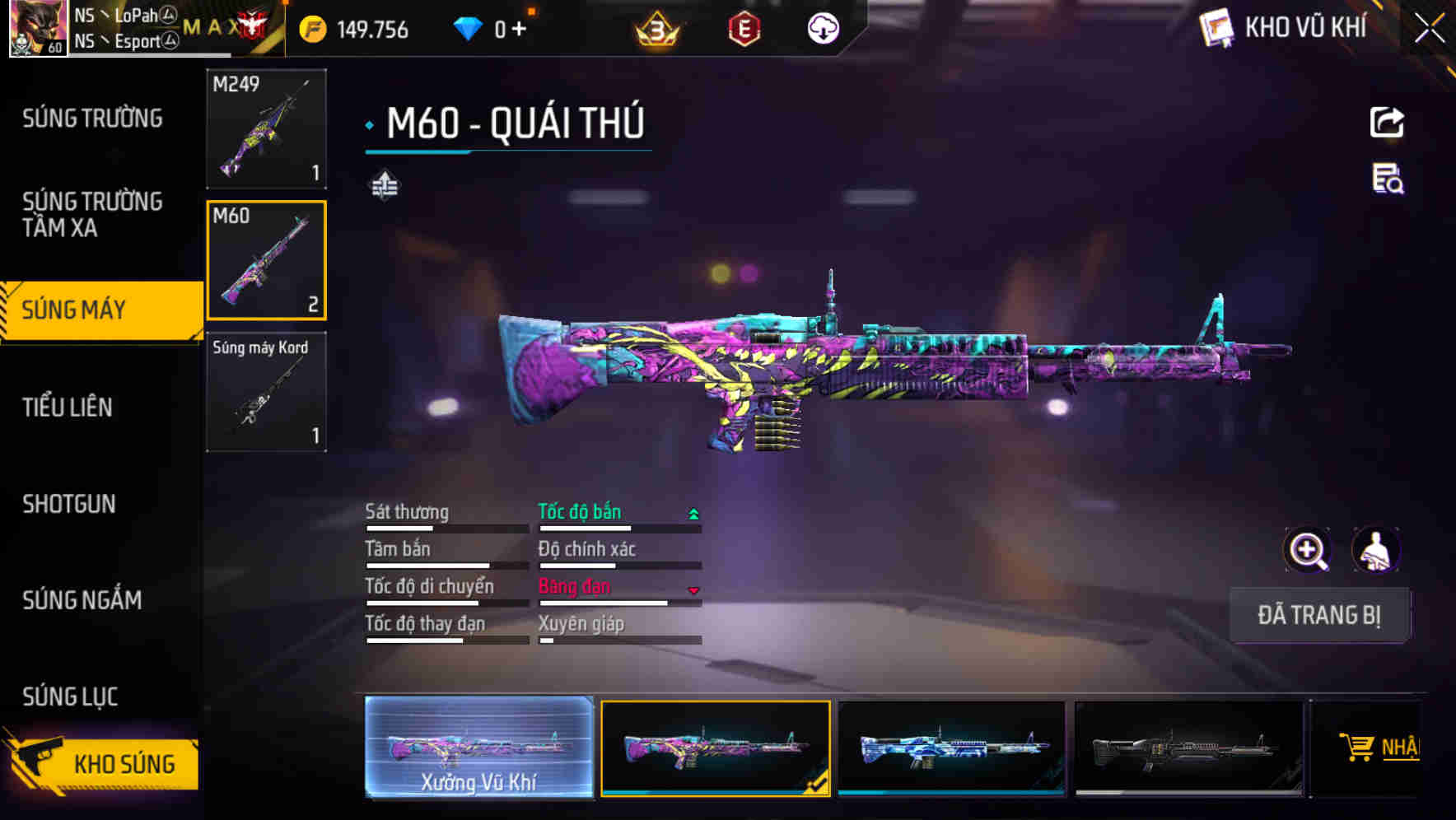Add diamonds with the plus button
Screen dimensions: 1456x820
pos(519,30)
